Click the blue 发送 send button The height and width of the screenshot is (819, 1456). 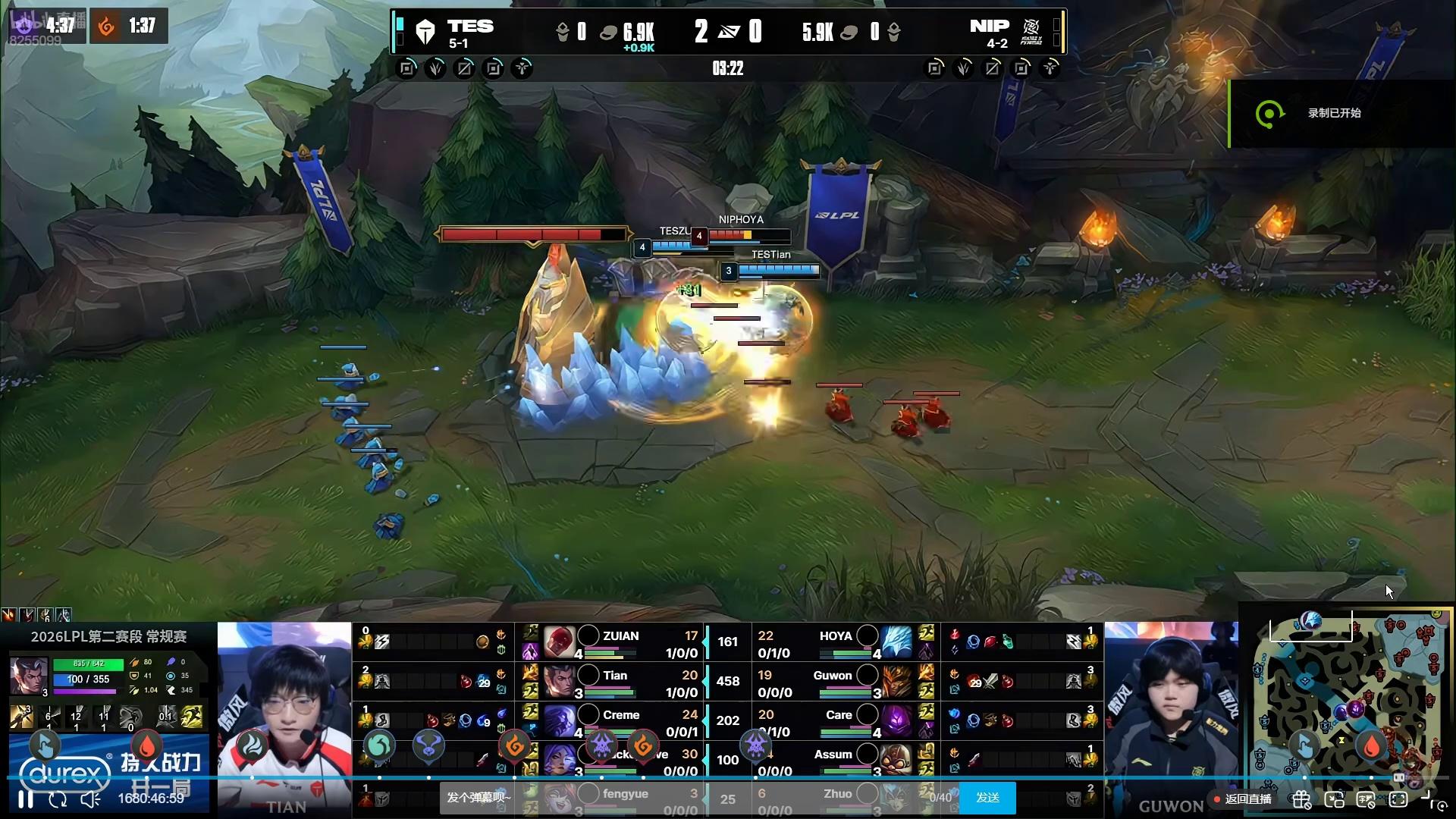(987, 798)
